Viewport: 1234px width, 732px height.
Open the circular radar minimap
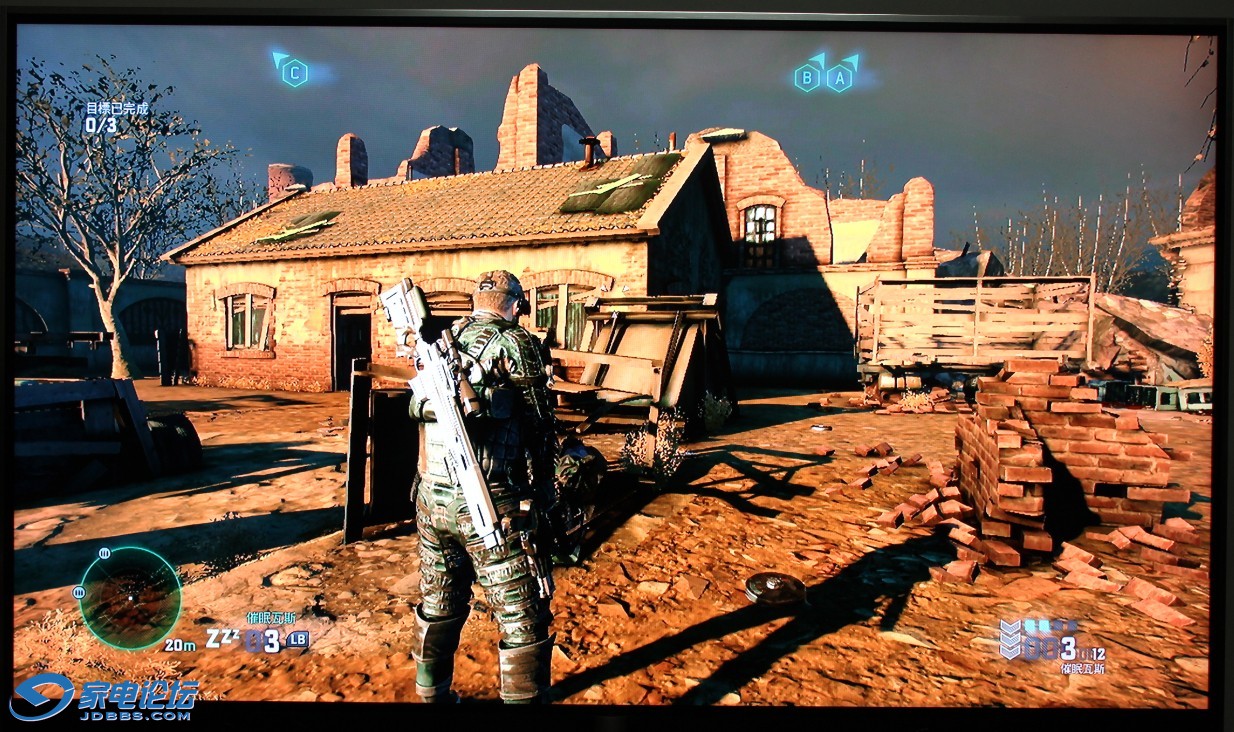tap(130, 597)
